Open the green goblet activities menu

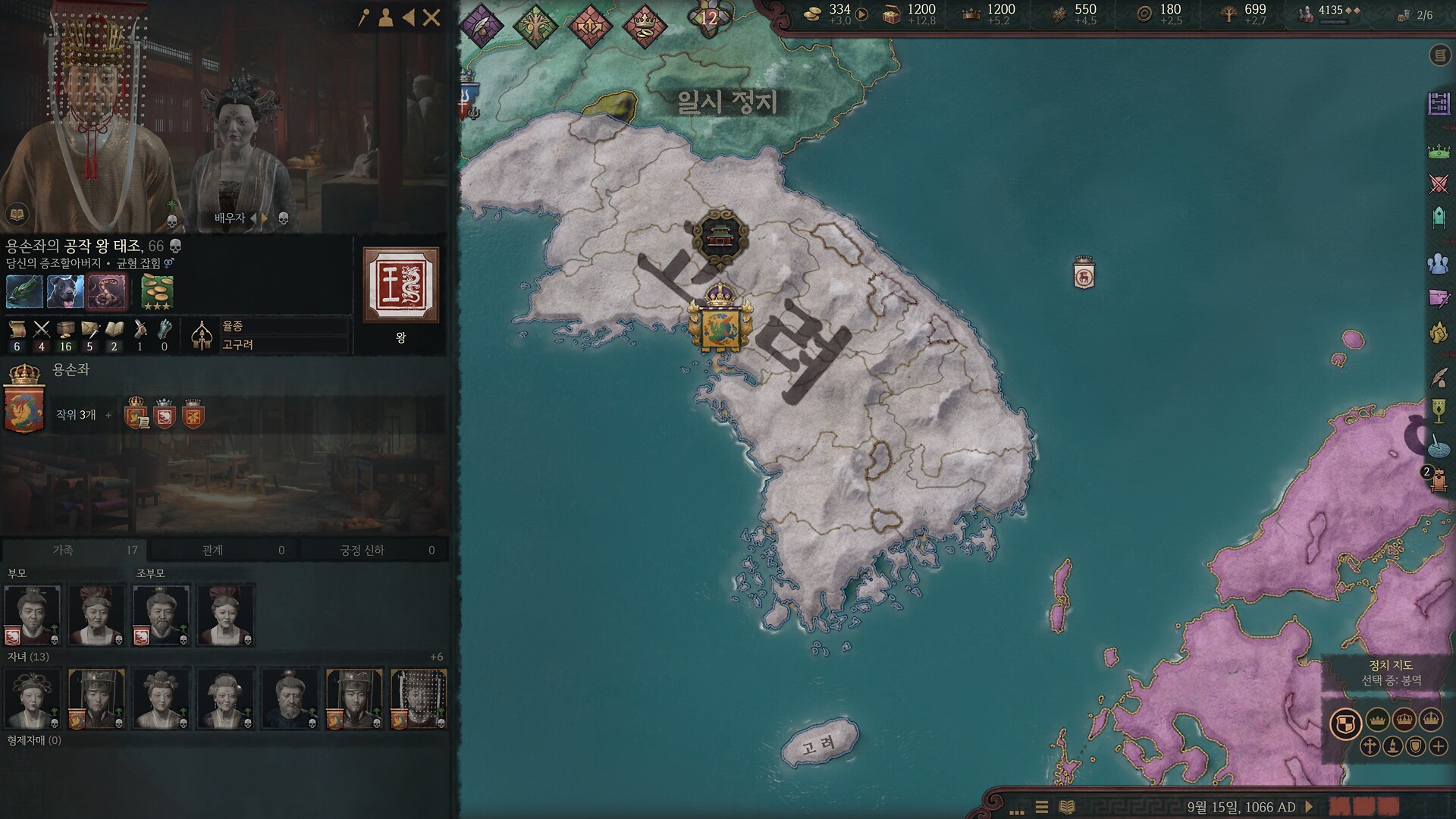click(1439, 411)
